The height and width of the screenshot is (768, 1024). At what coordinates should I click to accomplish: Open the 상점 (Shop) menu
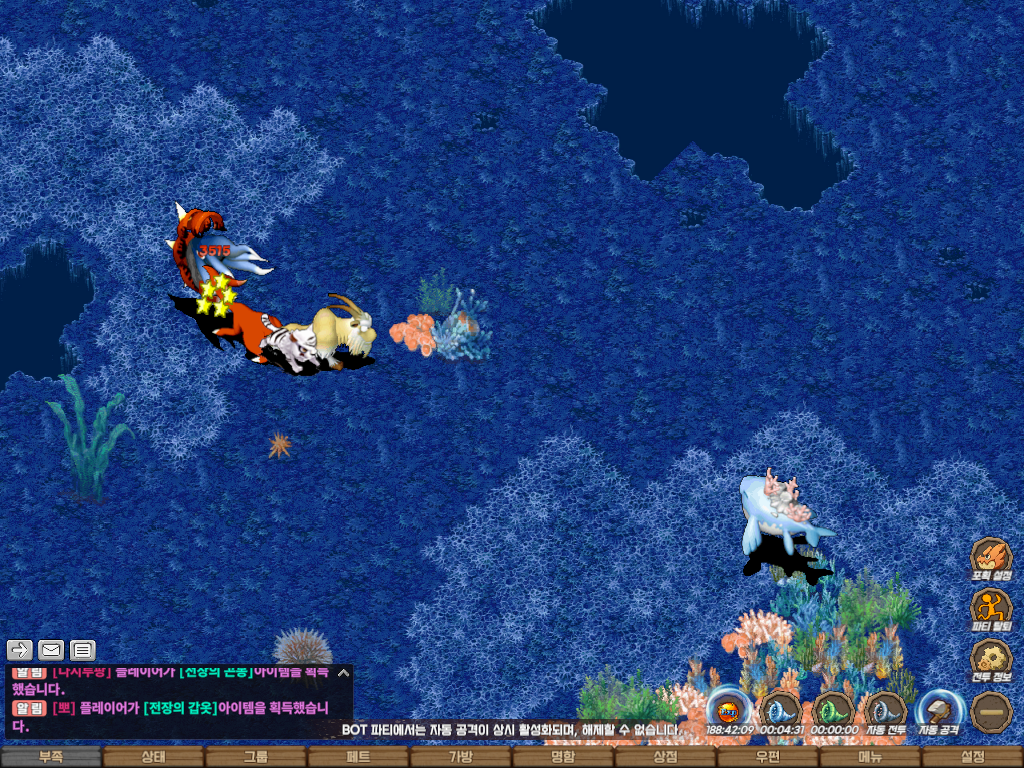[x=665, y=758]
